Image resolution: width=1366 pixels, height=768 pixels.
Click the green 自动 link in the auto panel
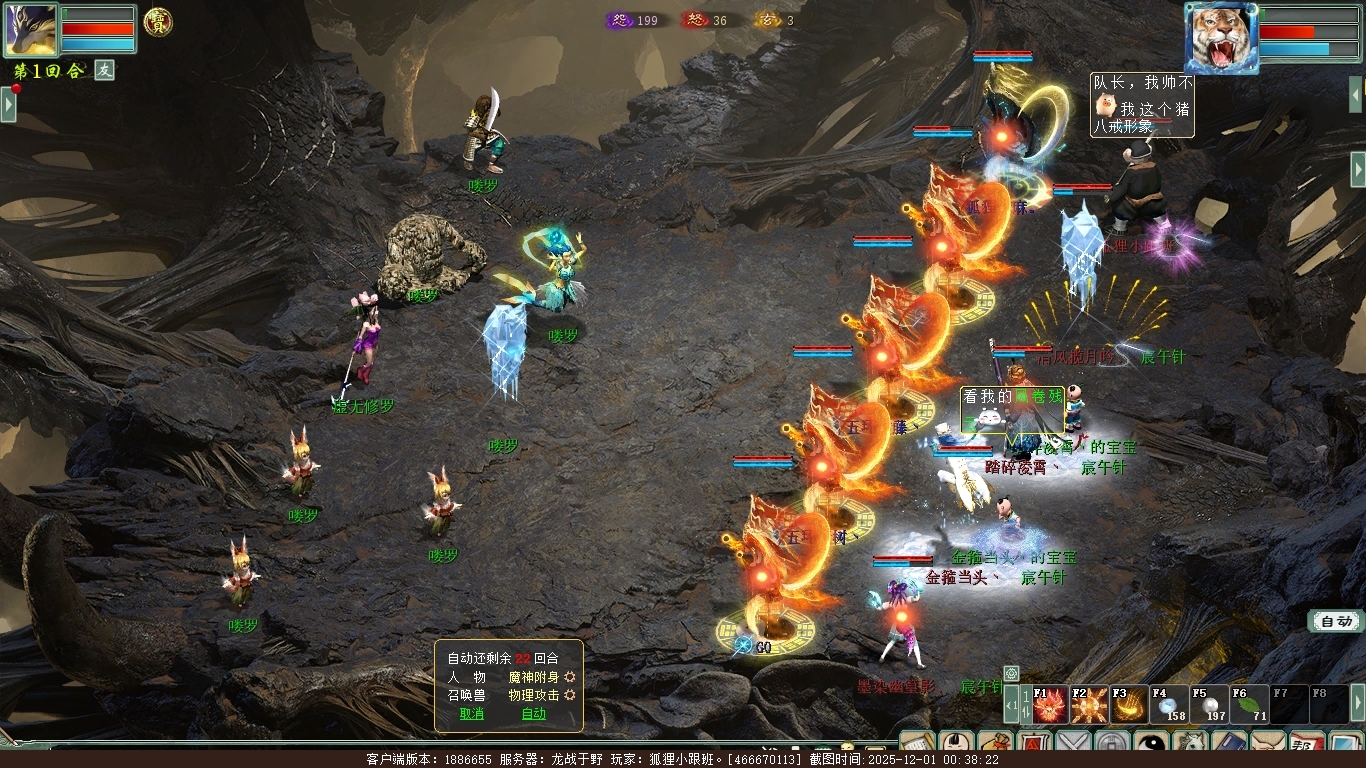533,714
